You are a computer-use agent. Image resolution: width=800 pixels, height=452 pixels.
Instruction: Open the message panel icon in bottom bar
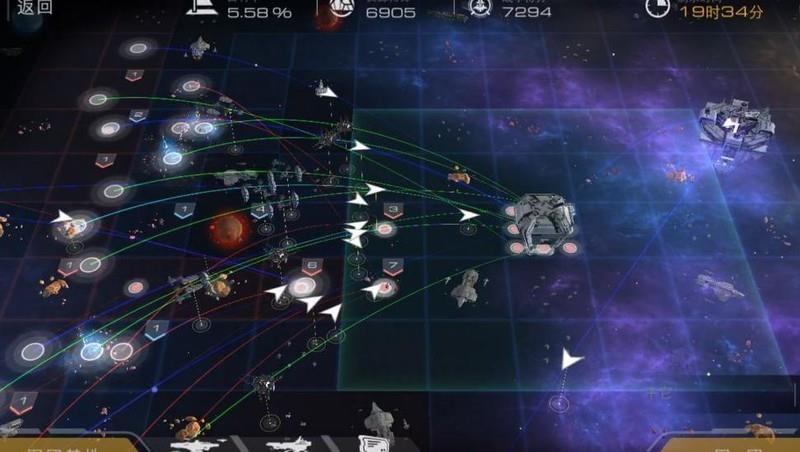click(x=374, y=443)
